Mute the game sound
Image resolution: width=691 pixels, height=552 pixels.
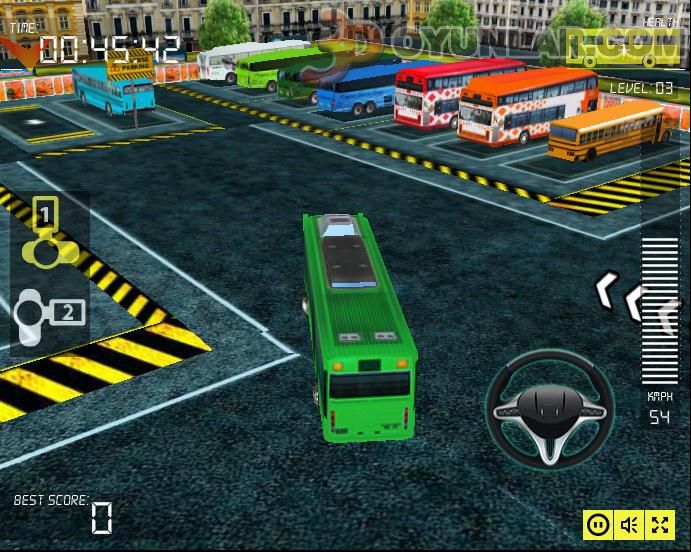pyautogui.click(x=629, y=524)
